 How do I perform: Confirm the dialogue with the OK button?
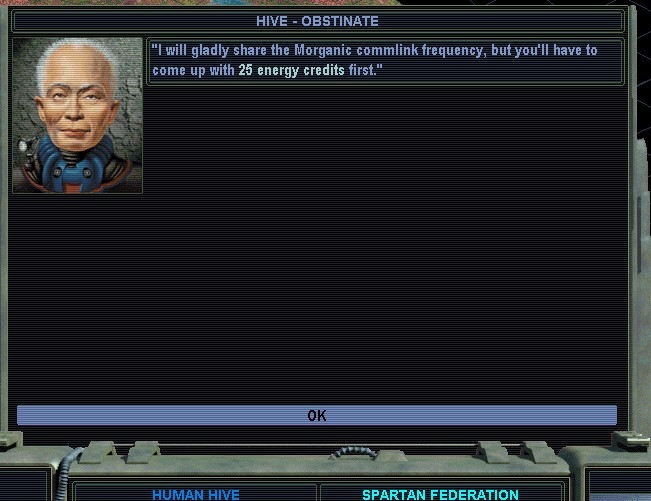click(x=316, y=415)
